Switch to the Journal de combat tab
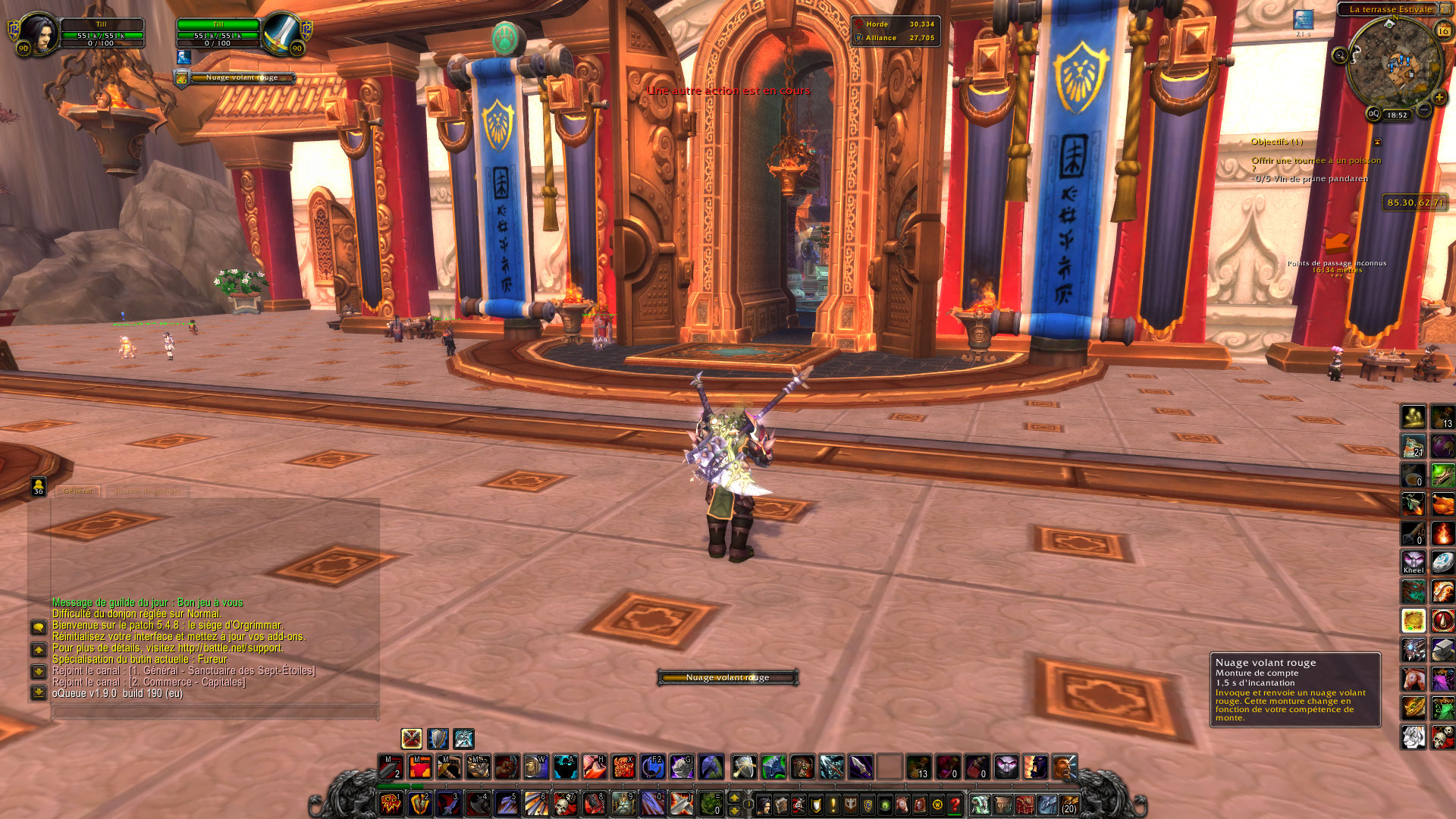1456x819 pixels. tap(147, 491)
